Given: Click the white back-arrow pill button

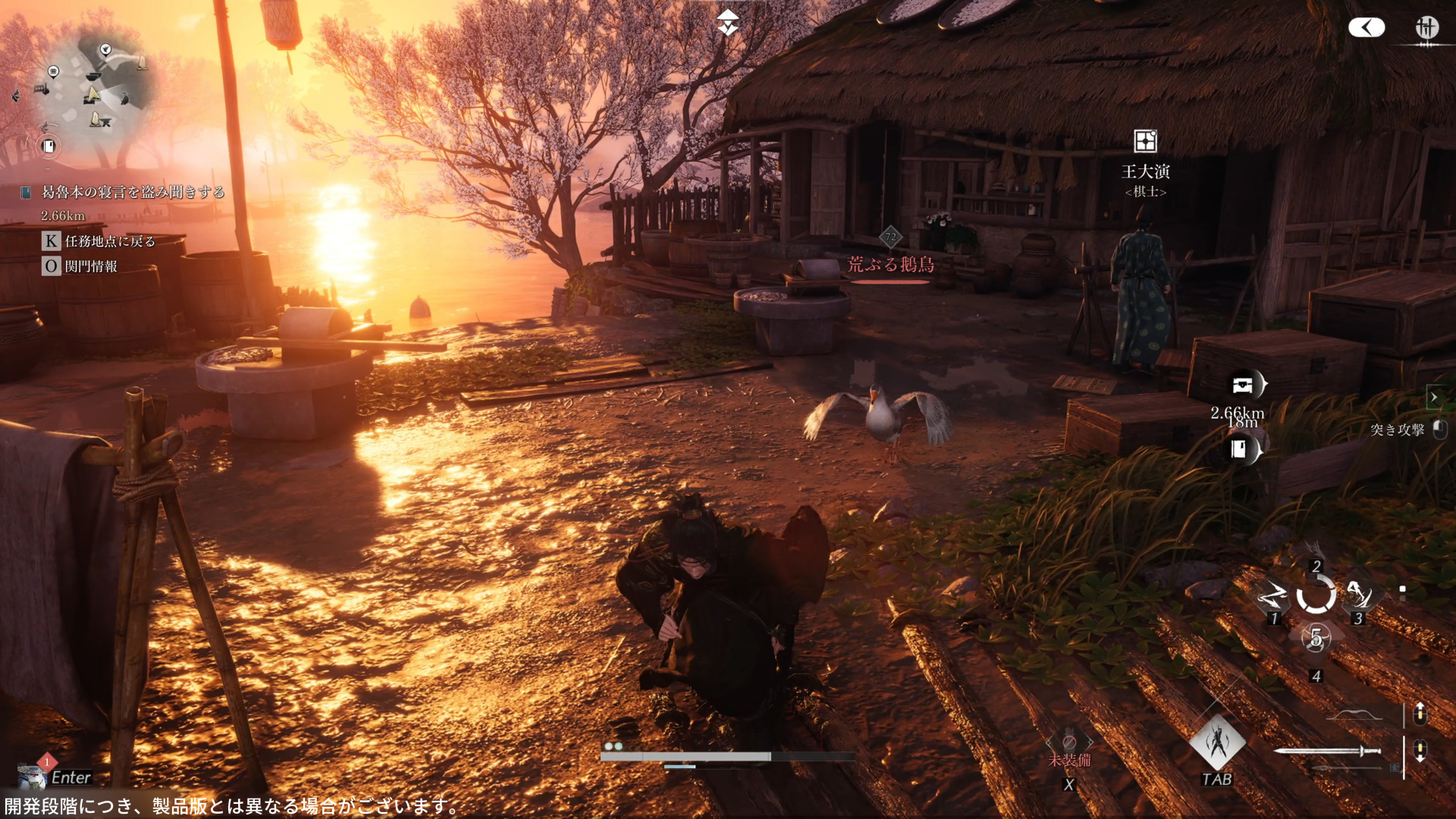Looking at the screenshot, I should click(x=1367, y=28).
